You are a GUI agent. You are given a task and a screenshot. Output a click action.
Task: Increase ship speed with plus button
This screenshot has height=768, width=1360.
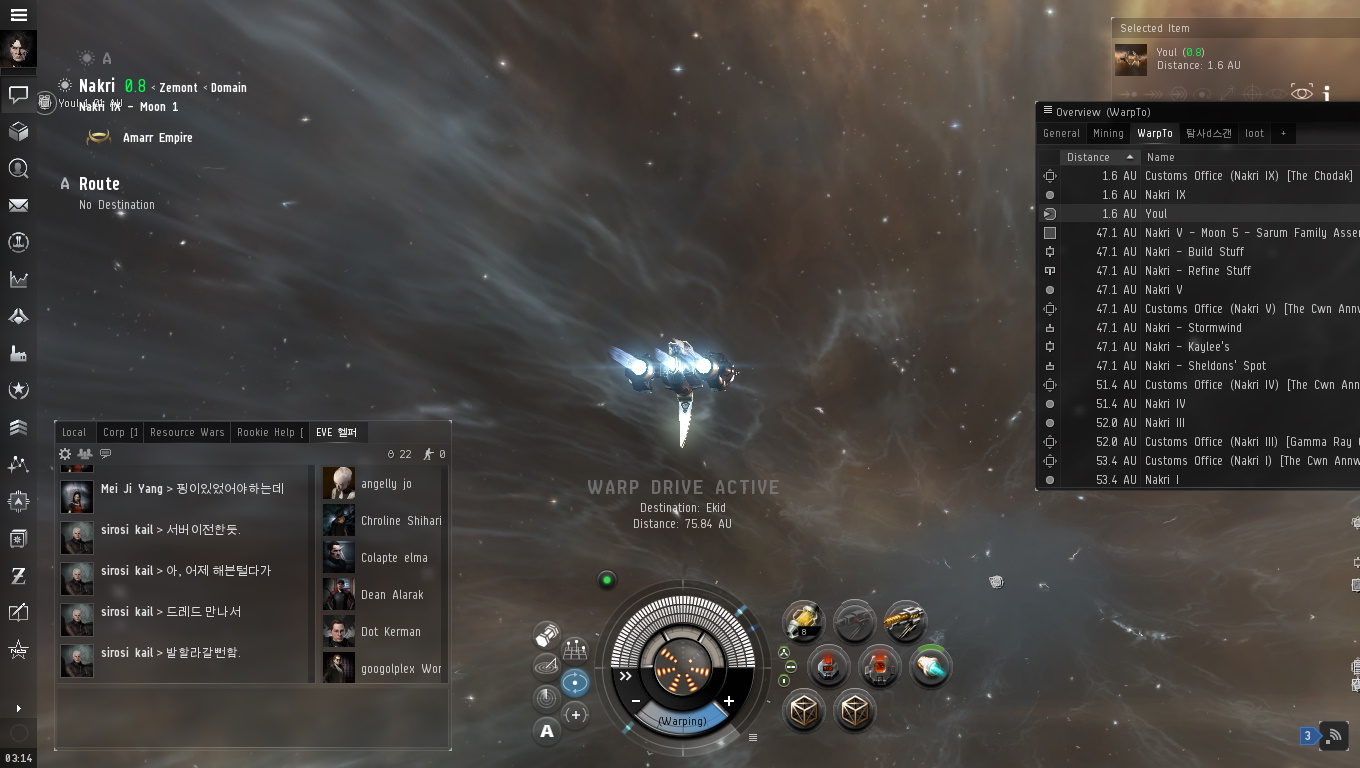(x=729, y=701)
